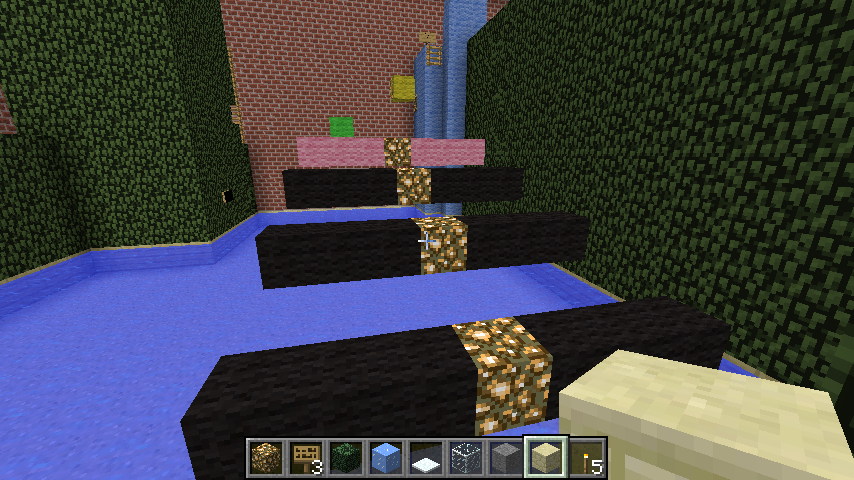Pick the blue ice block slot
854x480 pixels.
point(386,457)
